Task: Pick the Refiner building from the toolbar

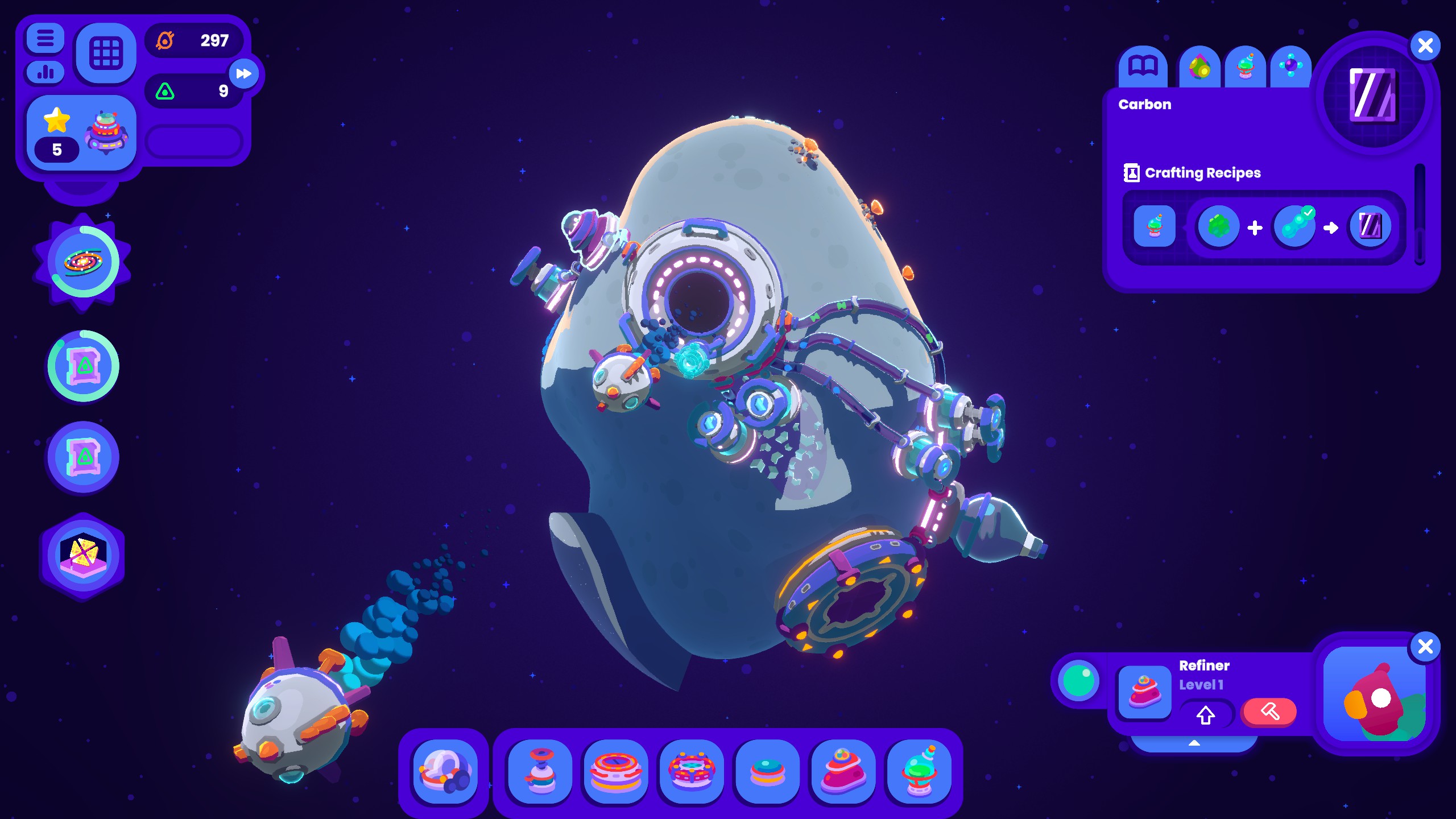Action: tap(843, 771)
